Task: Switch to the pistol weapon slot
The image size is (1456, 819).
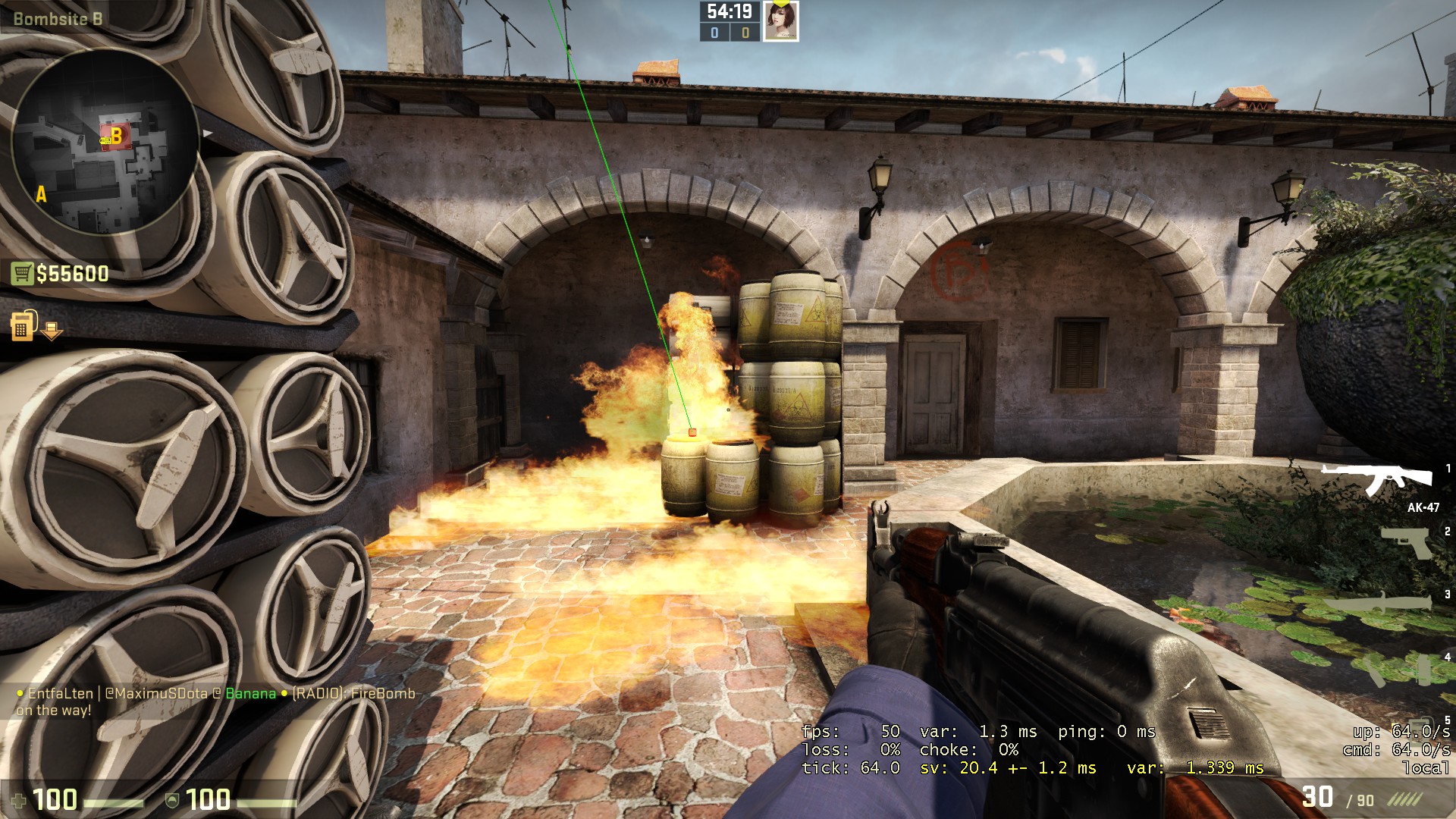Action: (x=1405, y=542)
